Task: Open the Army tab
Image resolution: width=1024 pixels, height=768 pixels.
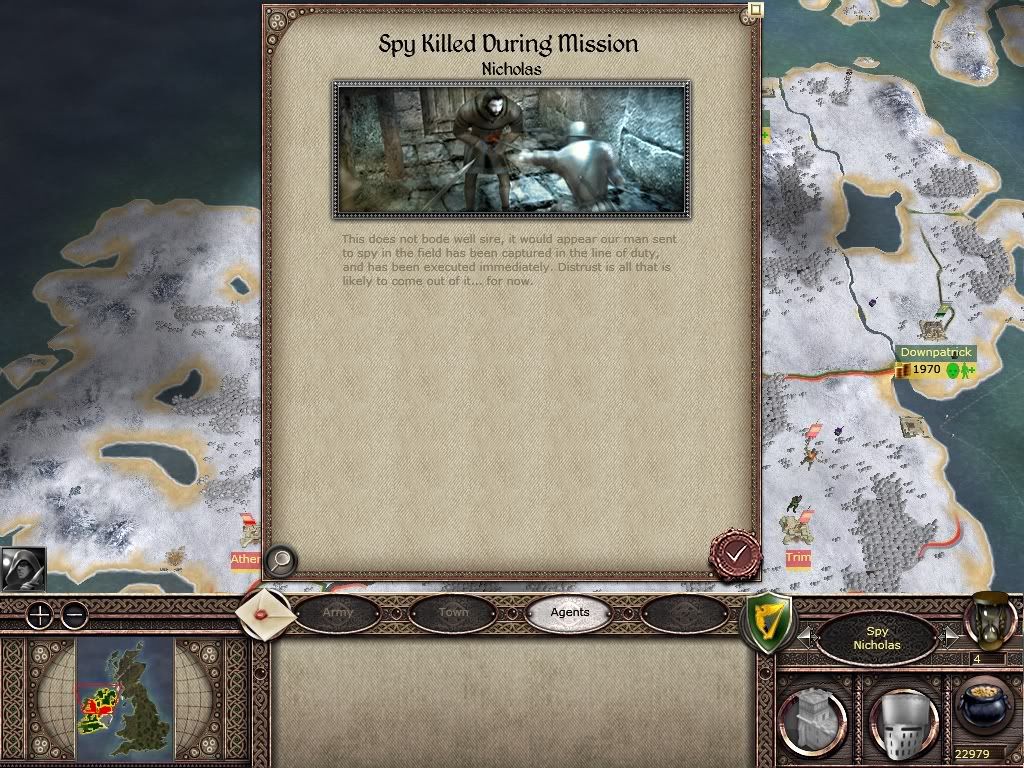Action: coord(338,612)
